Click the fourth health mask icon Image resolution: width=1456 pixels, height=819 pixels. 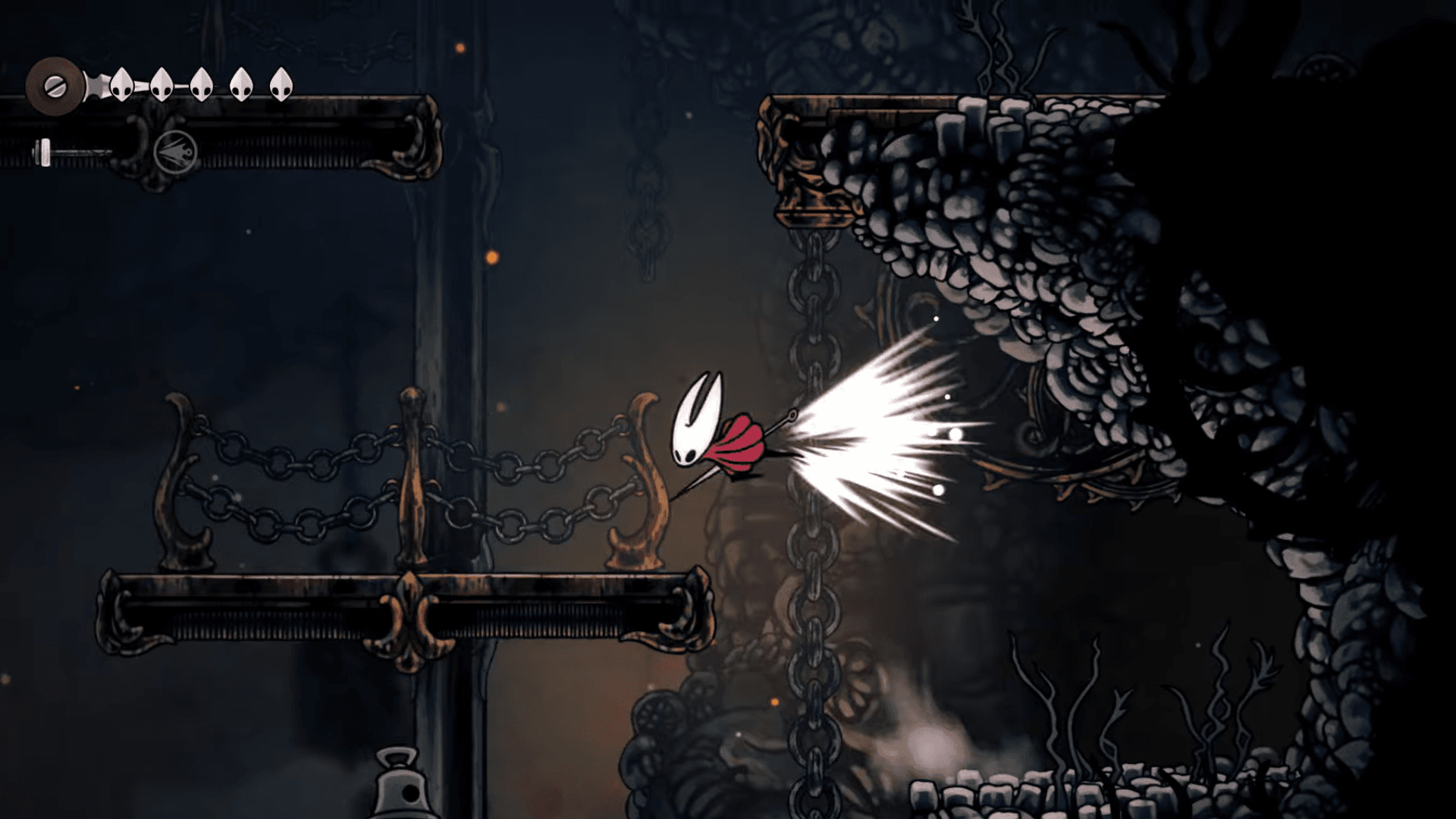[240, 83]
